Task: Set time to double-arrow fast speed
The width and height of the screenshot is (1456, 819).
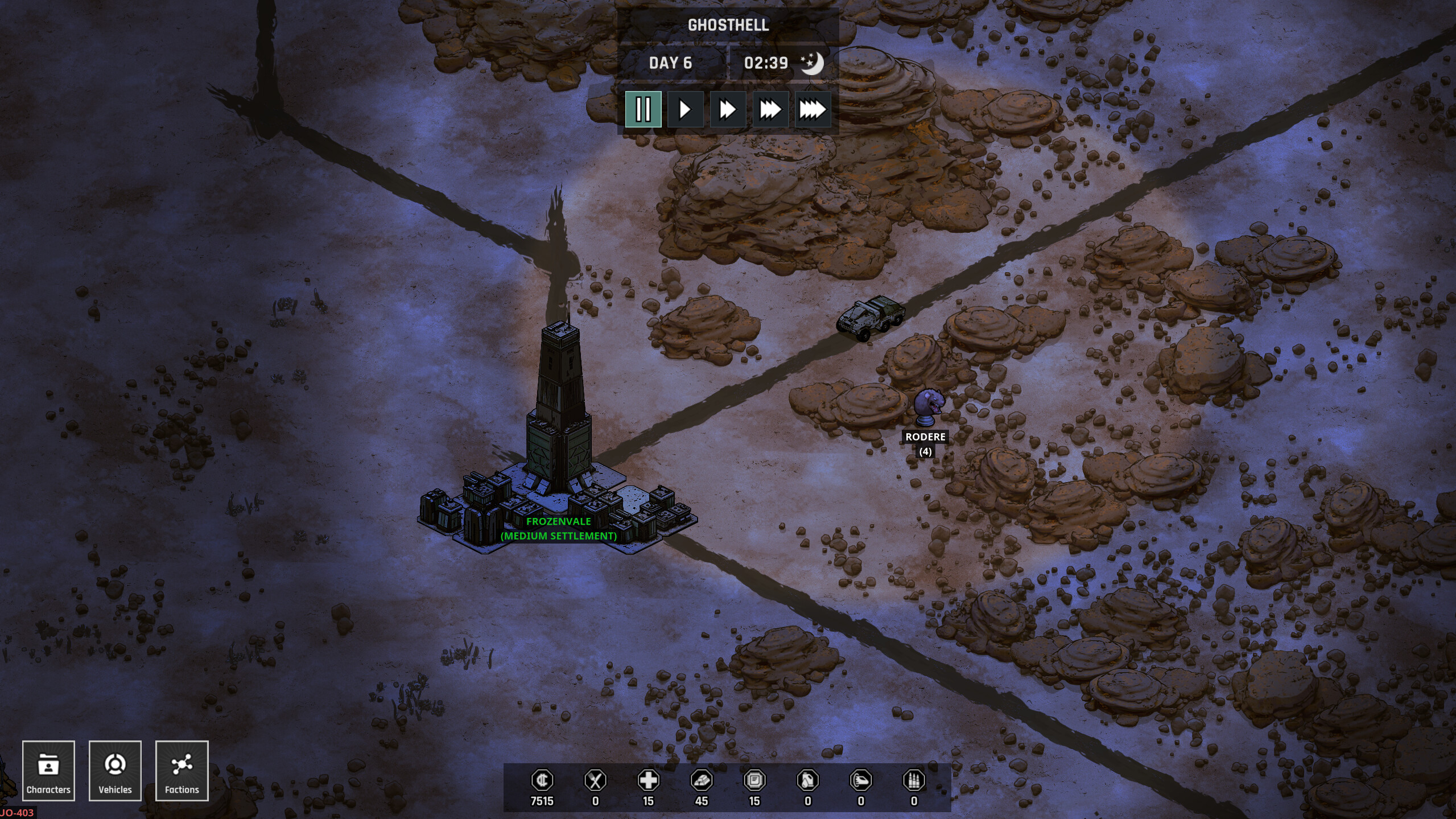Action: click(x=728, y=109)
